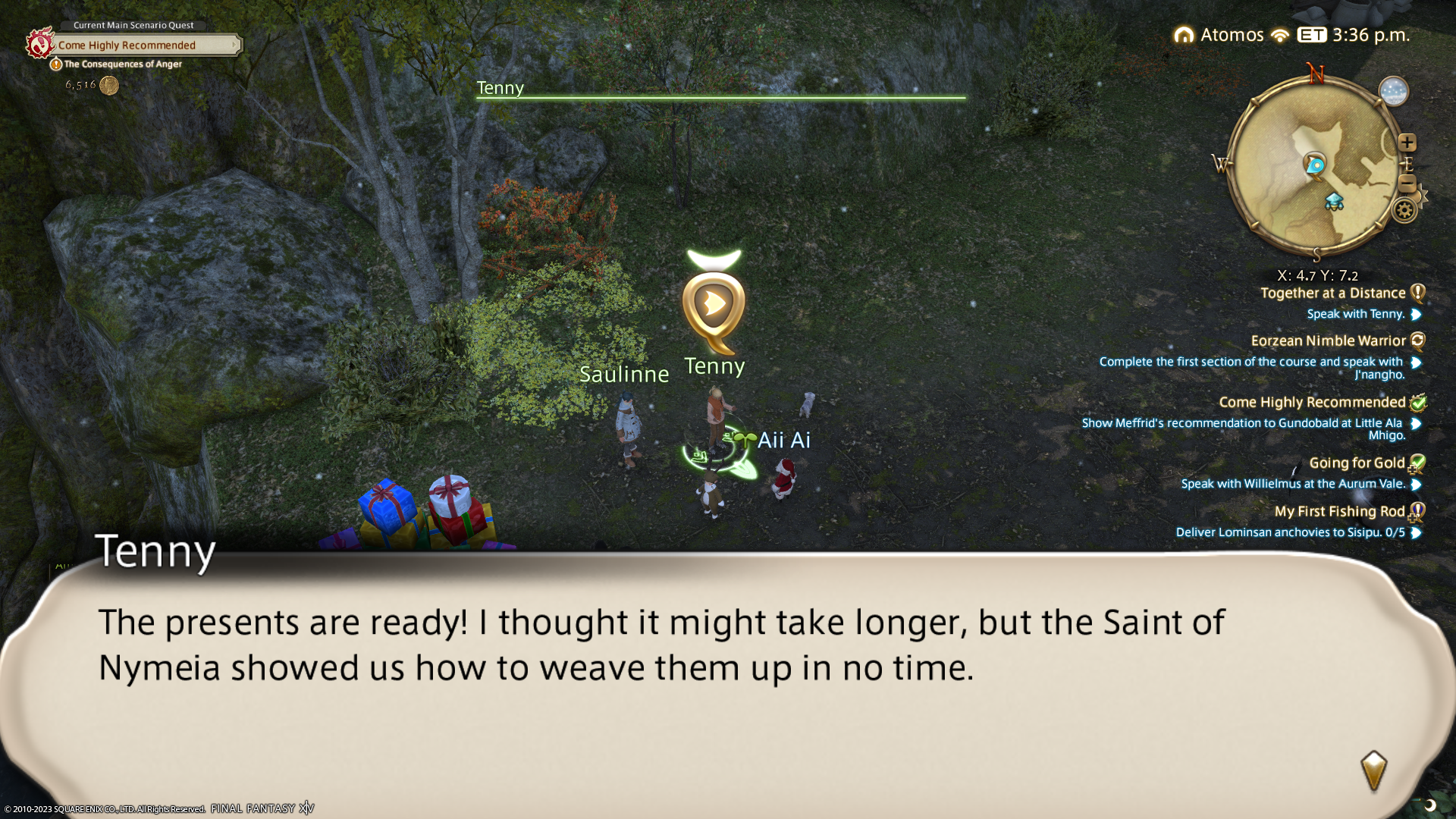This screenshot has height=819, width=1456.
Task: Click the weather icon above the minimap
Action: click(1393, 92)
